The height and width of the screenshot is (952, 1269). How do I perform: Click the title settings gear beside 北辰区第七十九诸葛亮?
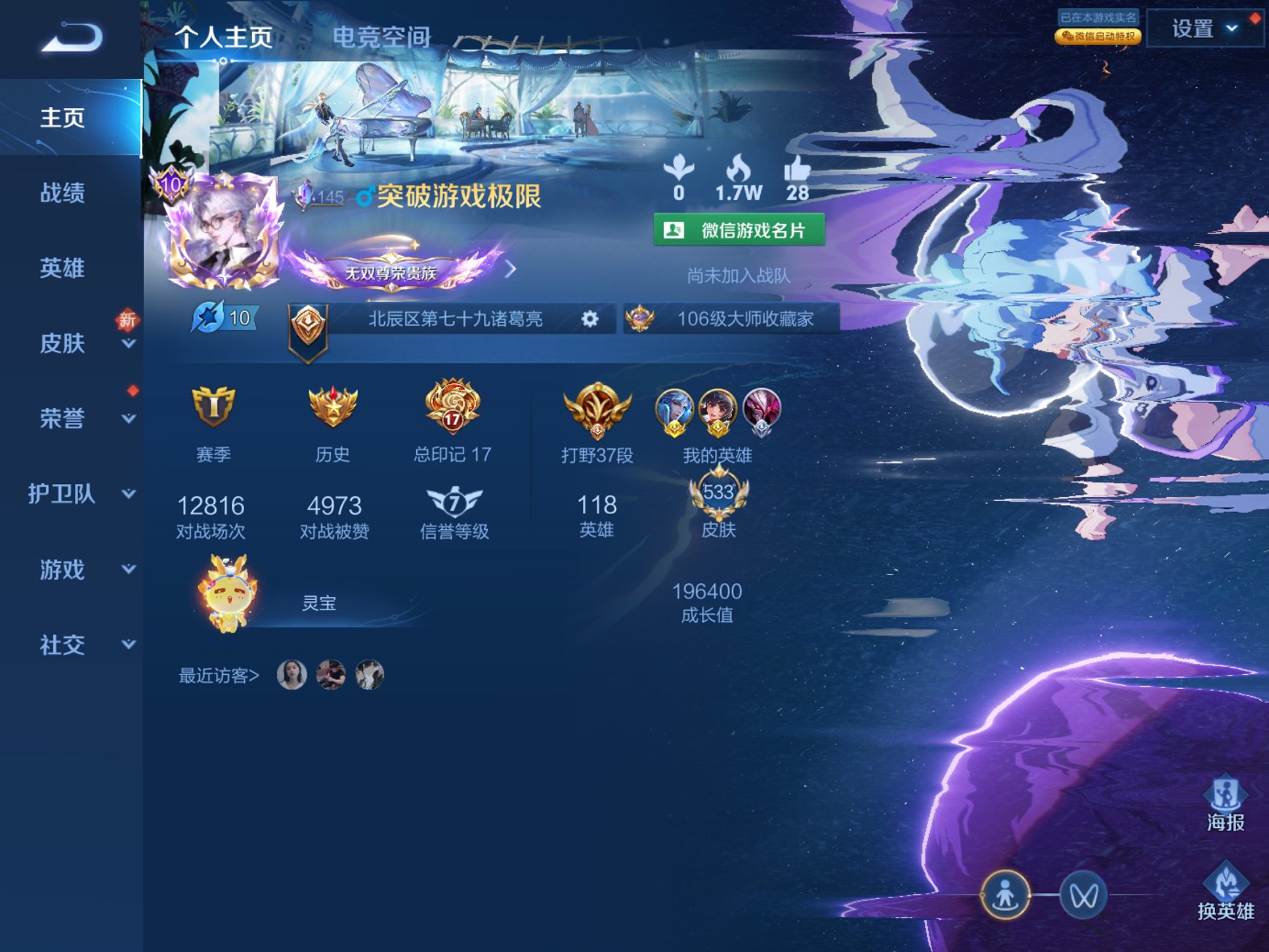589,319
